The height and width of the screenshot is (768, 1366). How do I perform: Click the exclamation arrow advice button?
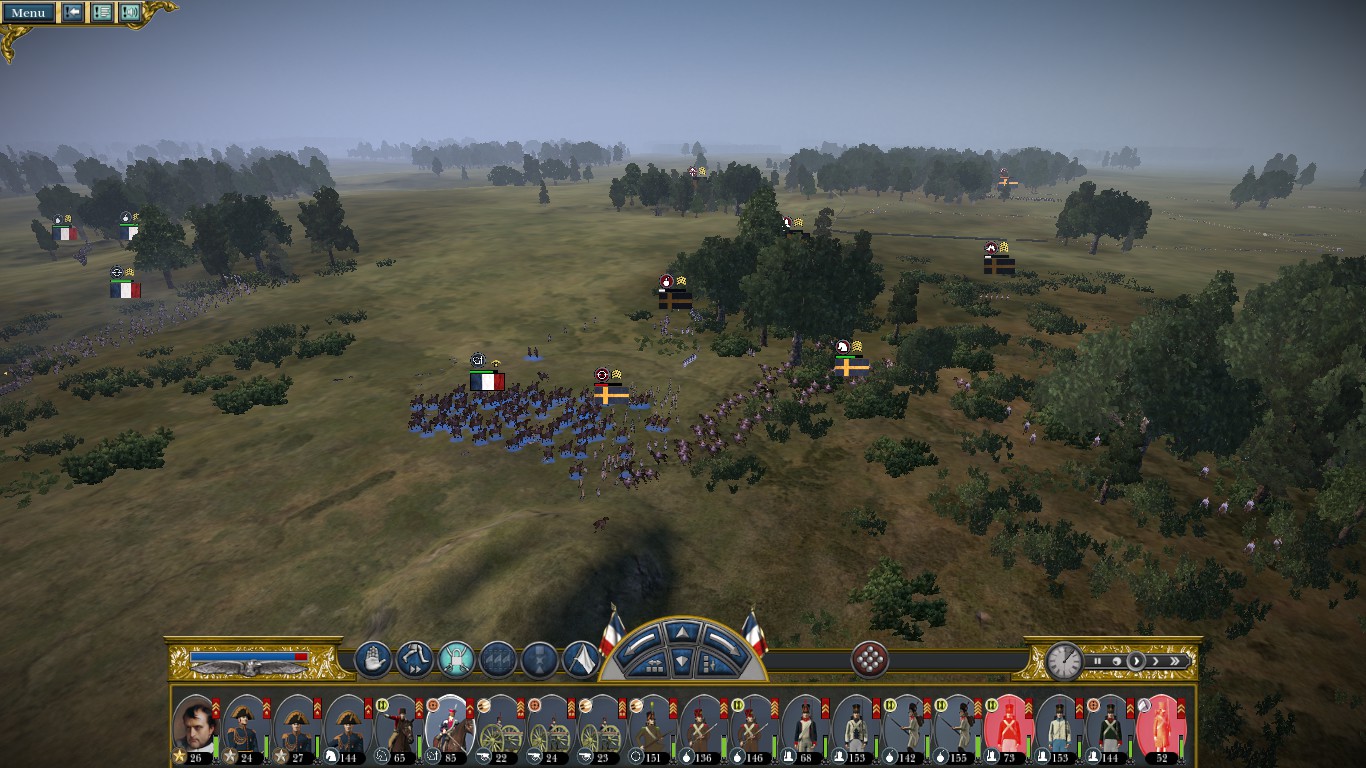(73, 13)
